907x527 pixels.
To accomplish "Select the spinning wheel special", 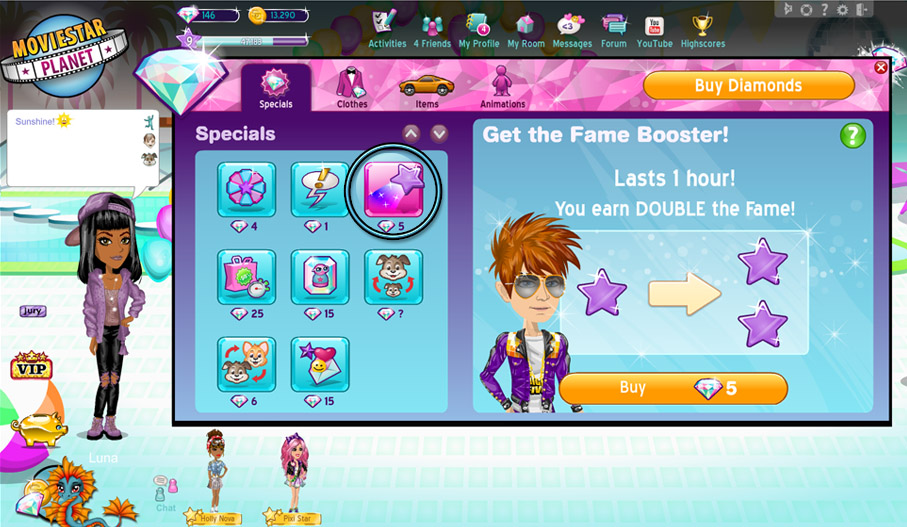I will (247, 189).
